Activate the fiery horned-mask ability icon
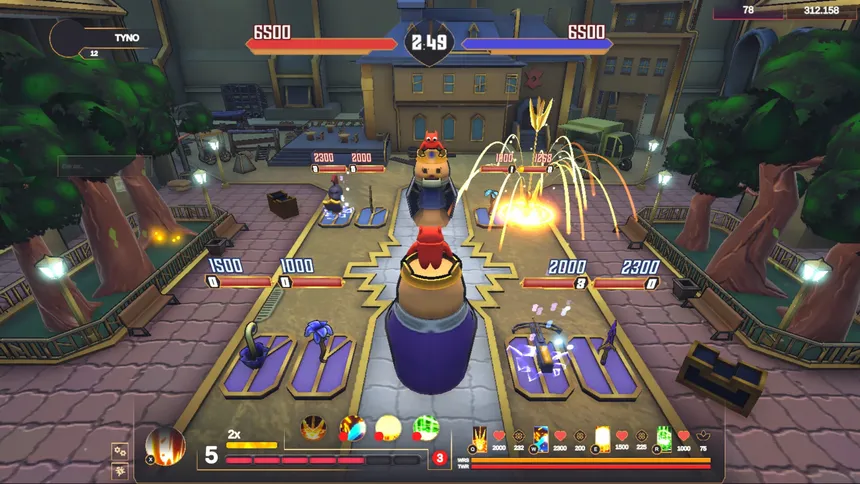The width and height of the screenshot is (860, 484). tap(314, 428)
